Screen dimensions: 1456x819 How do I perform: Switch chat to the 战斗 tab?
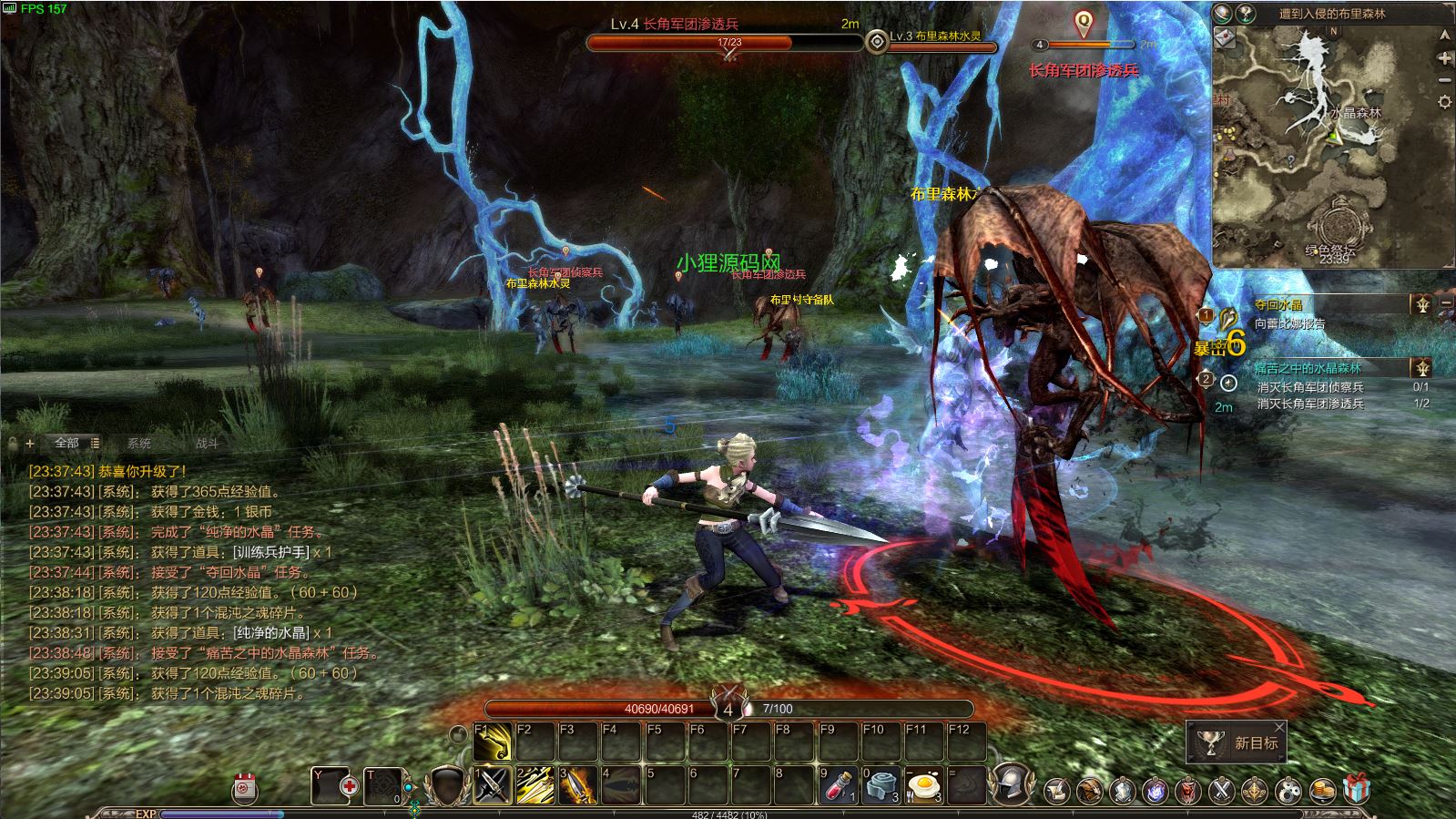(207, 444)
